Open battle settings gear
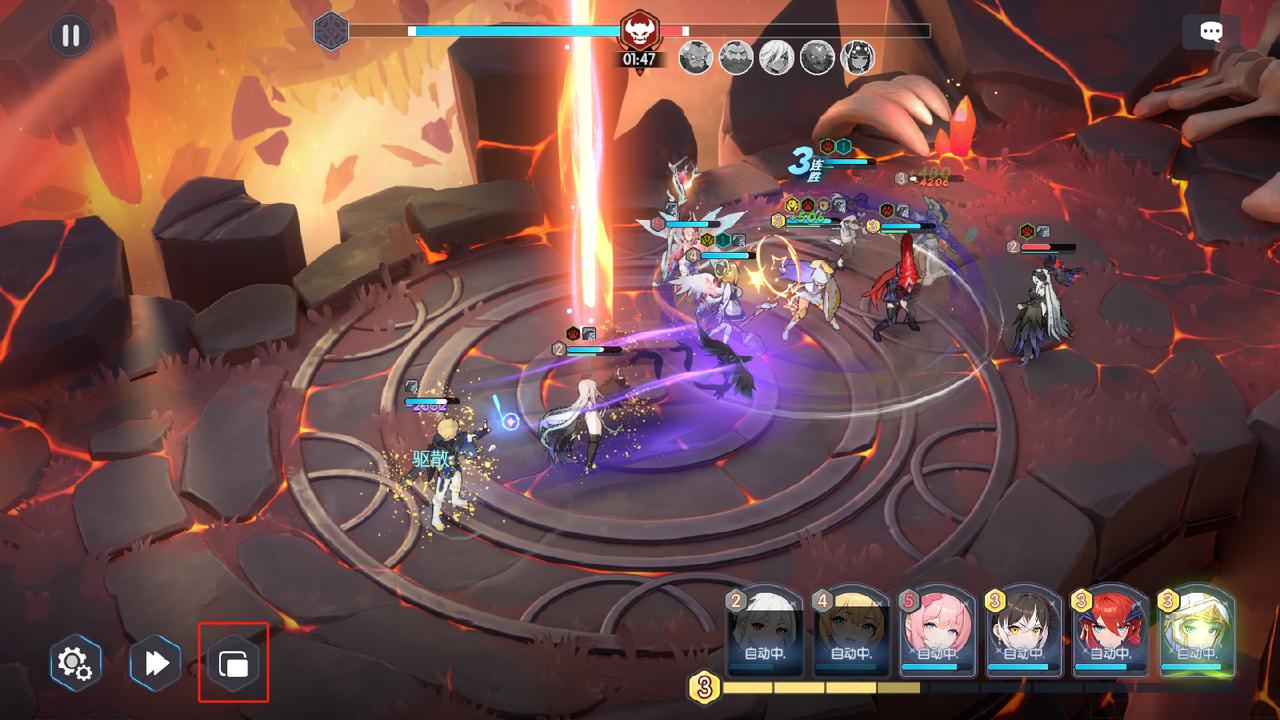 (75, 662)
